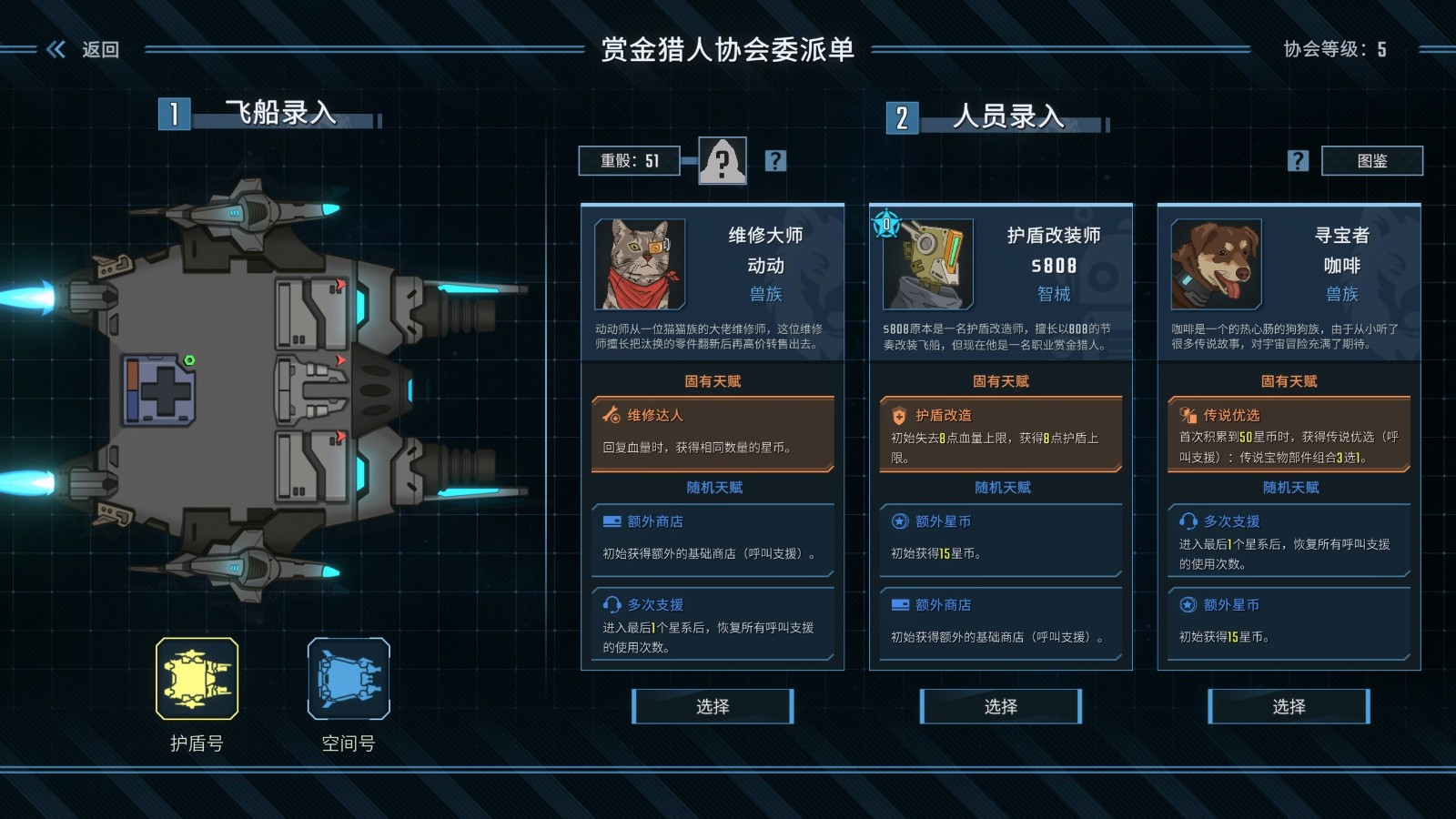Go back using the 返回 button
This screenshot has height=819, width=1456.
click(84, 49)
